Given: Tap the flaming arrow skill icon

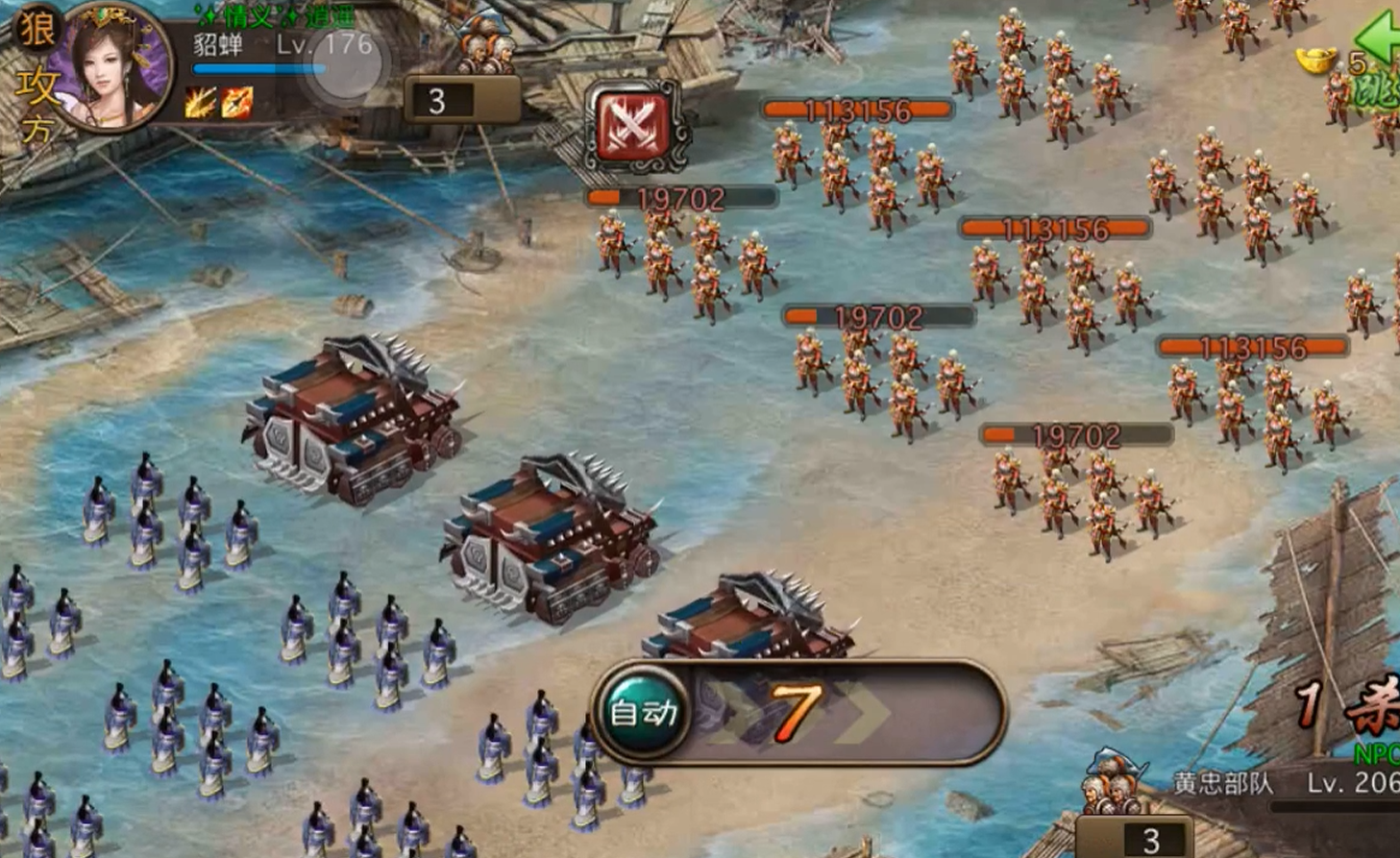Looking at the screenshot, I should coord(236,103).
